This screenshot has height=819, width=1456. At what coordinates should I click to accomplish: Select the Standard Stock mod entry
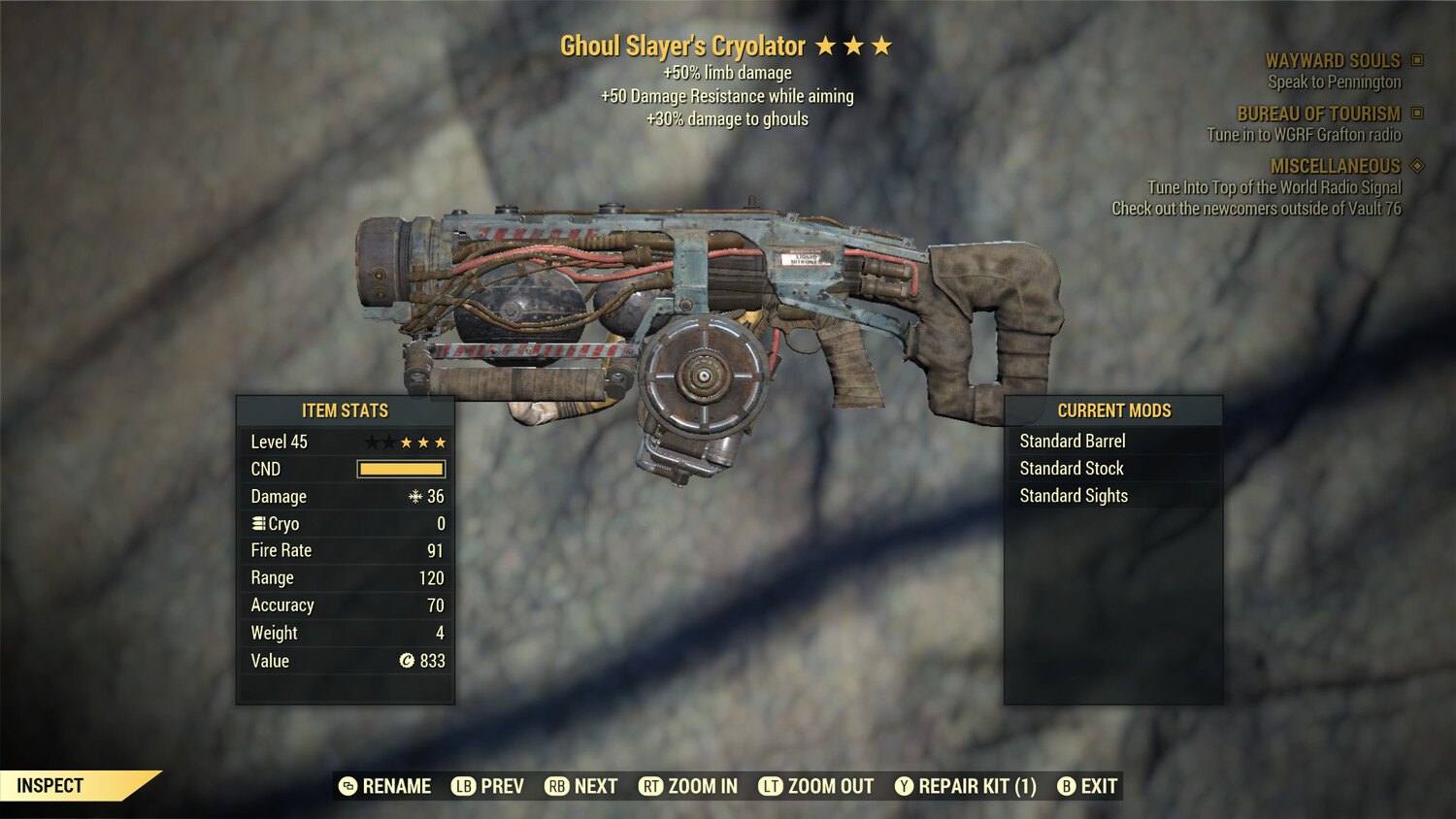pyautogui.click(x=1071, y=468)
